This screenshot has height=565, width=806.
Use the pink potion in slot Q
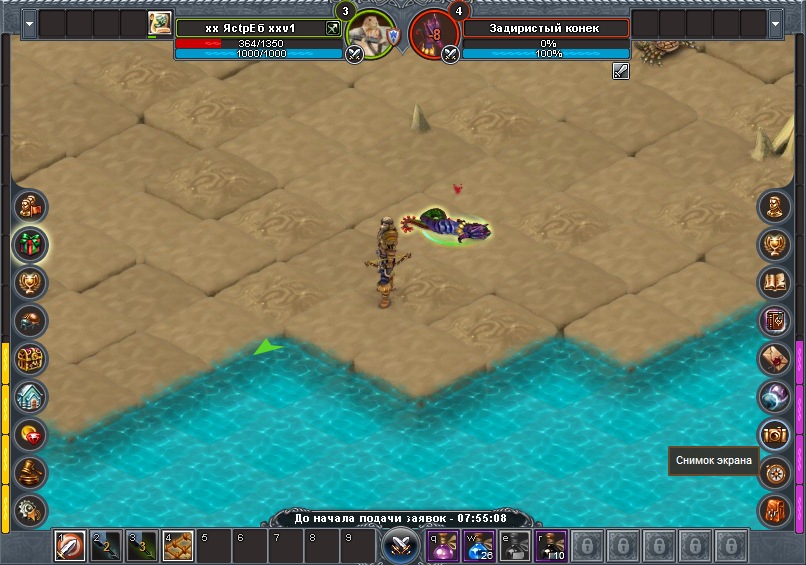(443, 546)
